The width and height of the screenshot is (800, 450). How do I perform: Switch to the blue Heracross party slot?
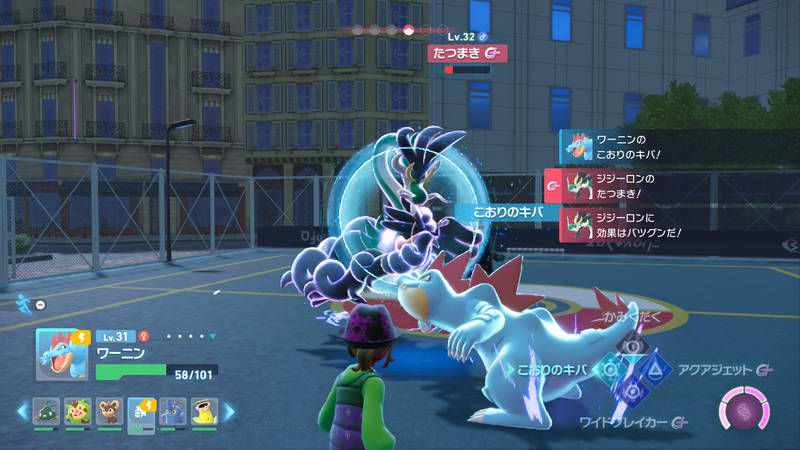[174, 412]
